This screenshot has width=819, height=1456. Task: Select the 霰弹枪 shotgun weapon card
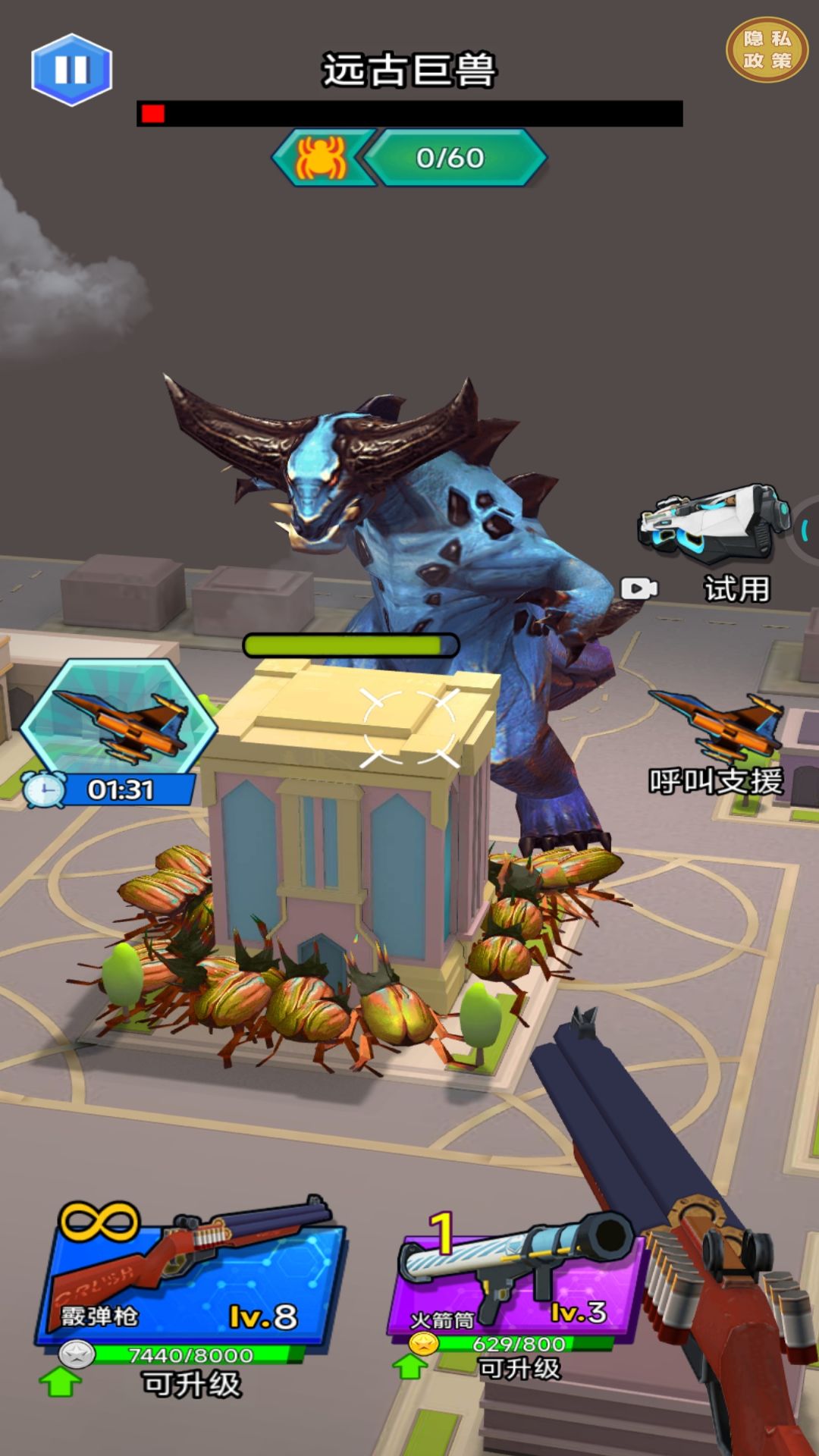(x=190, y=1274)
